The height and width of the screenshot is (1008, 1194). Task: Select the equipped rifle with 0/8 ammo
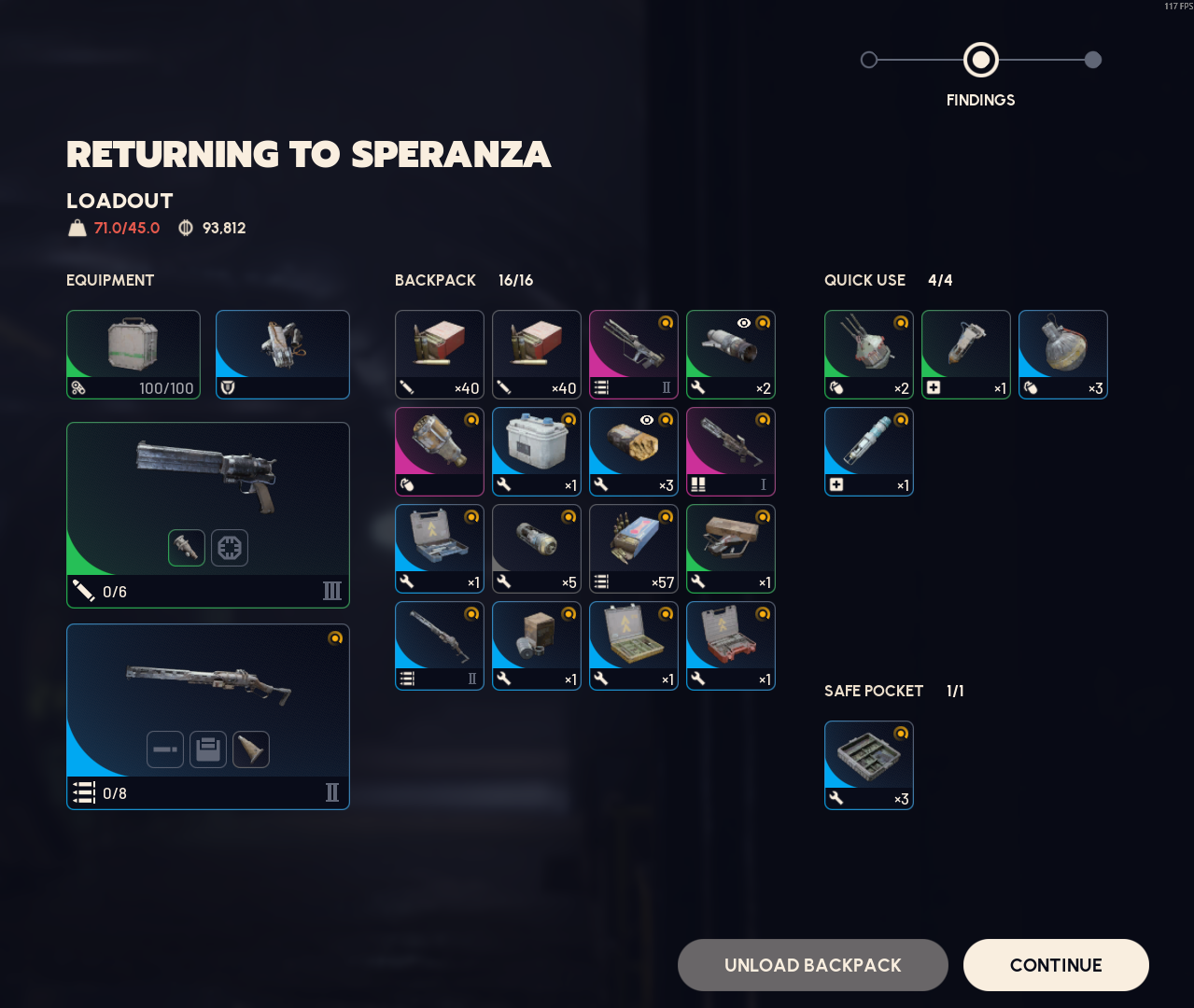pyautogui.click(x=208, y=716)
